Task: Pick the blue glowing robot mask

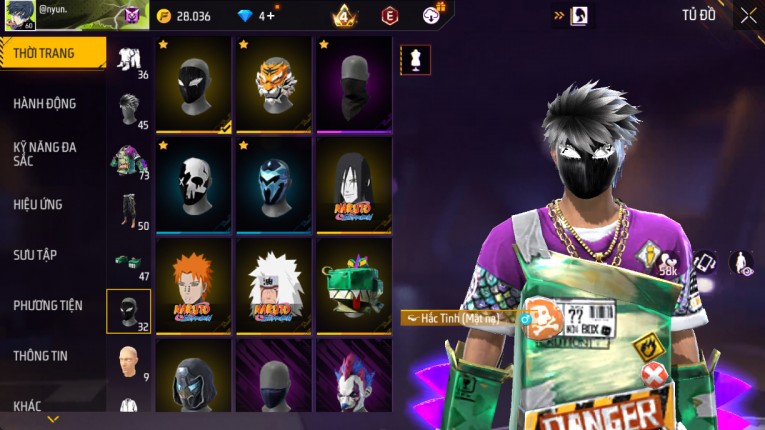Action: pyautogui.click(x=274, y=185)
